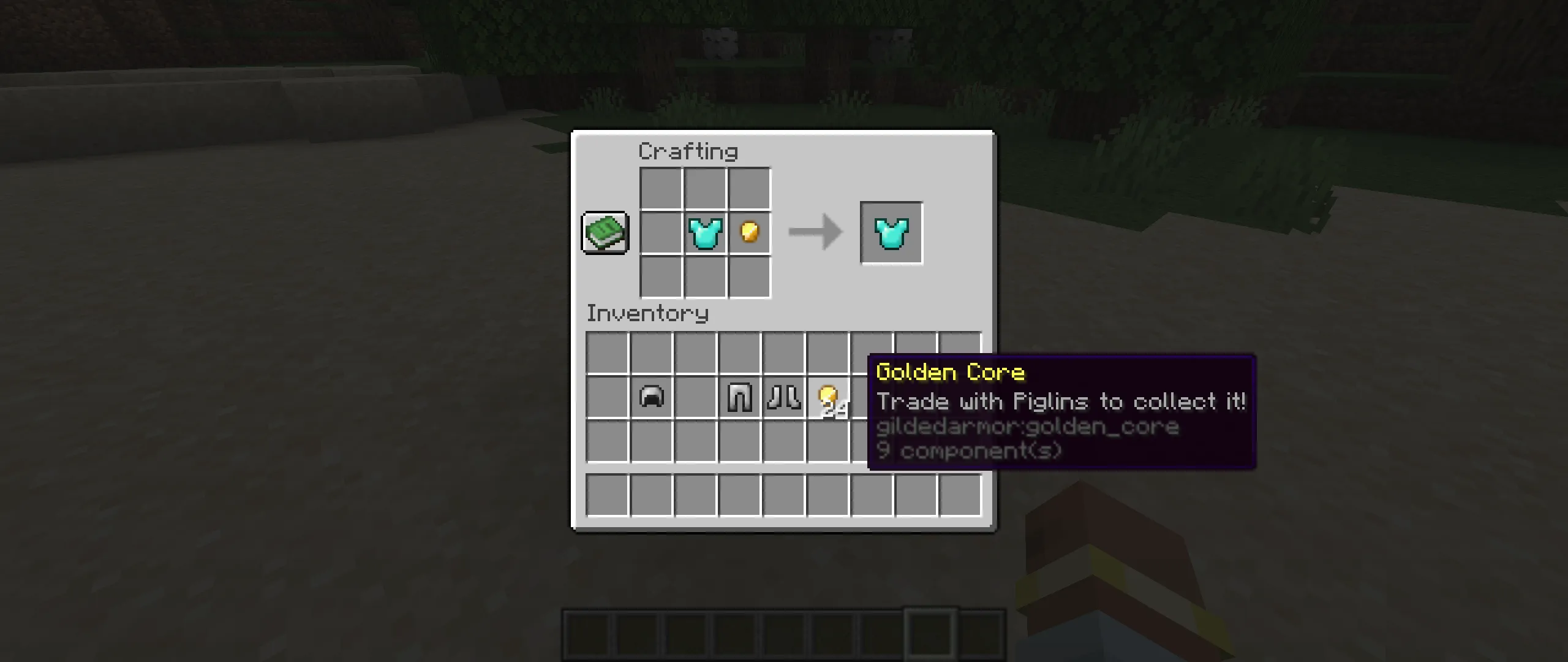Viewport: 1568px width, 662px height.
Task: Take the Golden Core from the crafting grid
Action: 748,233
